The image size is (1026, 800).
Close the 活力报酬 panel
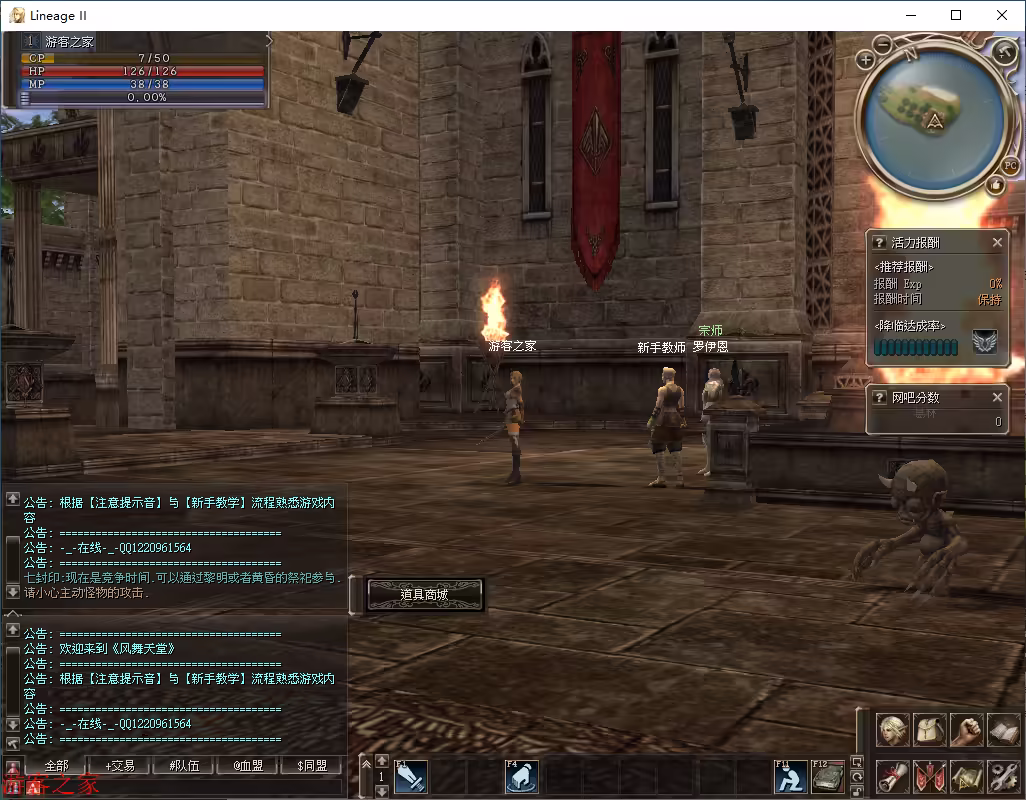click(997, 242)
